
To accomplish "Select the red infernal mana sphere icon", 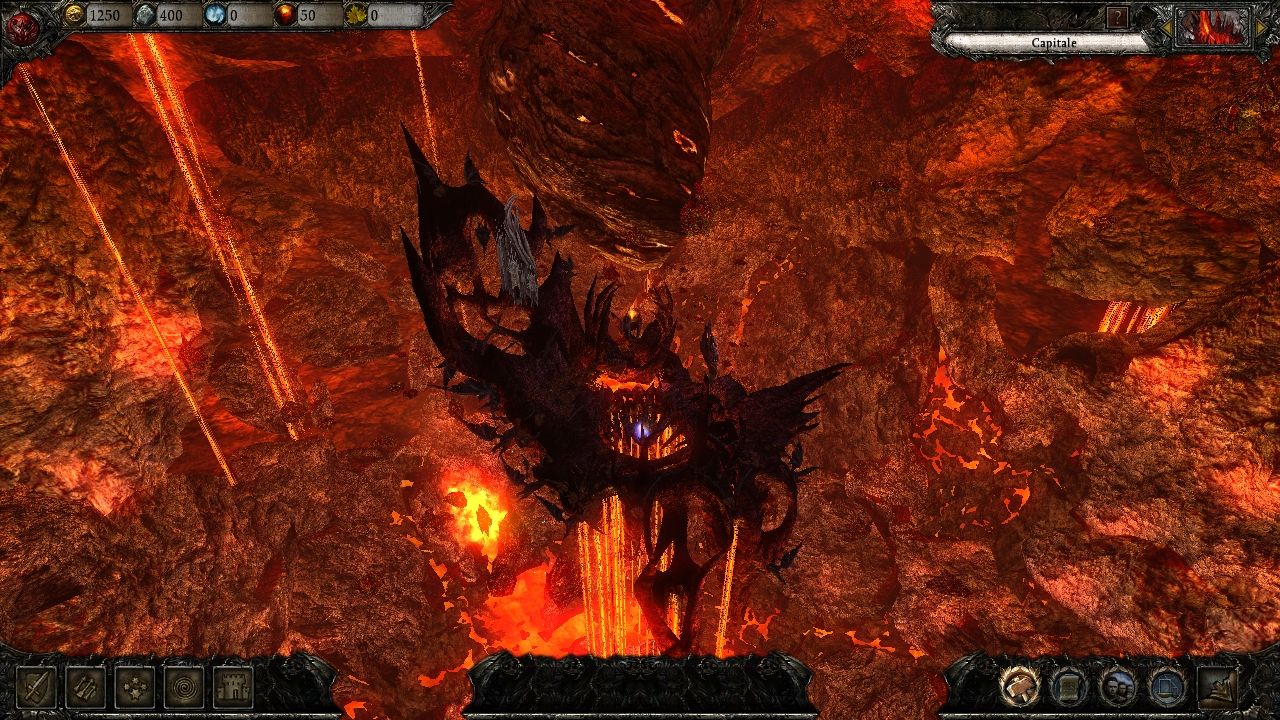I will [x=285, y=15].
